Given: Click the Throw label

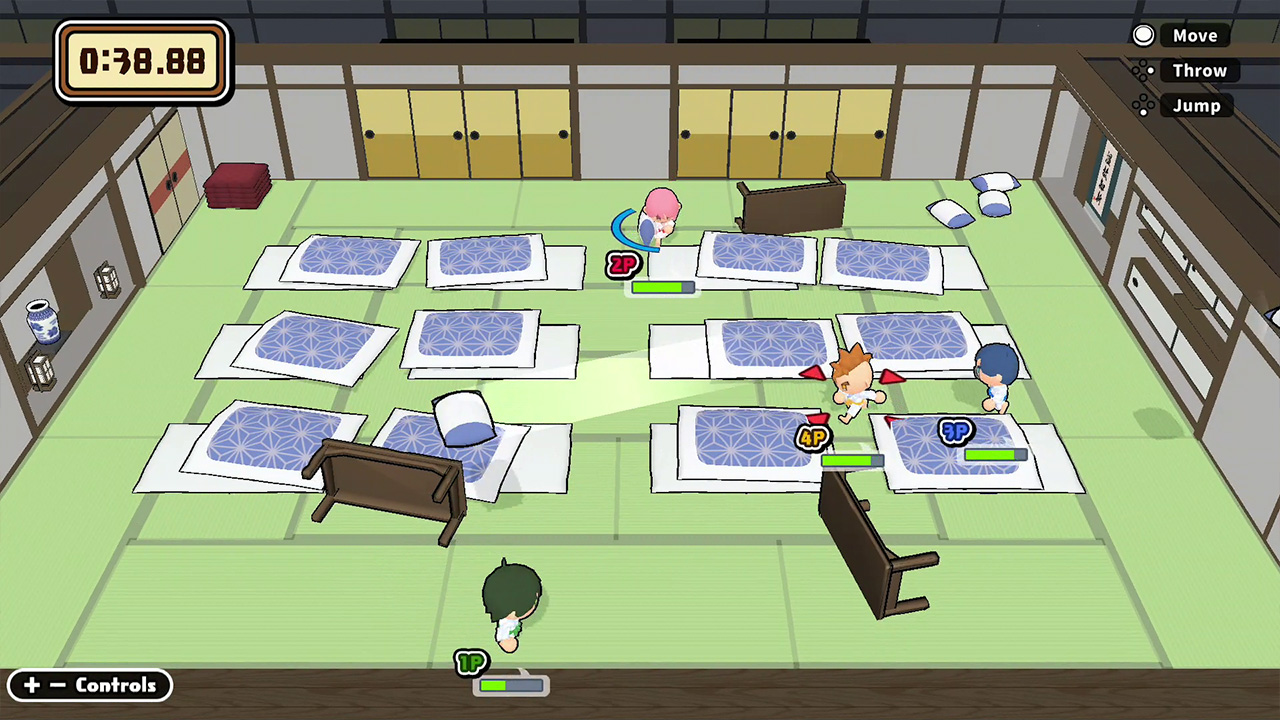Looking at the screenshot, I should [x=1199, y=70].
